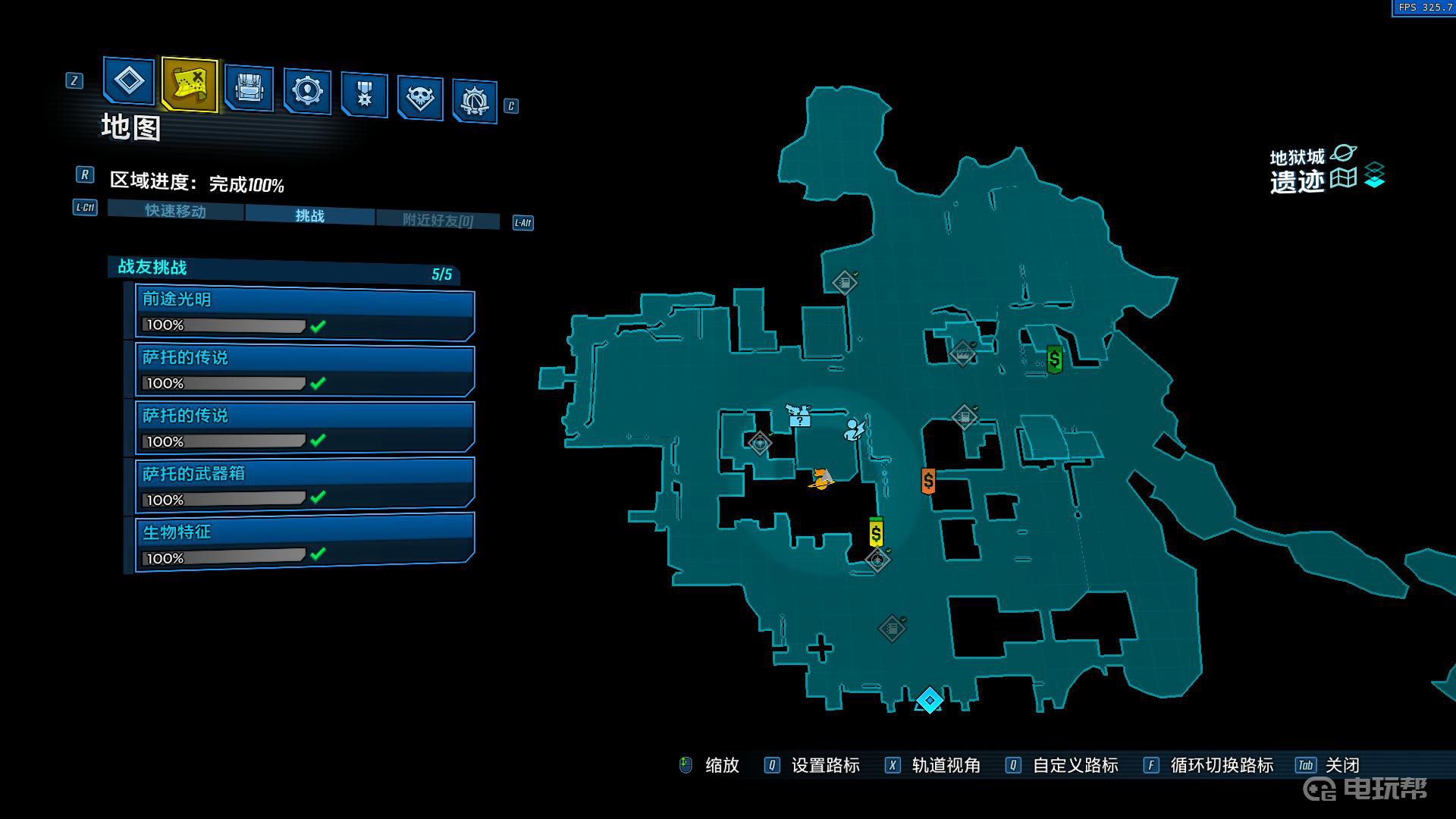1456x819 pixels.
Task: Open the backpack inventory tab
Action: [x=249, y=88]
